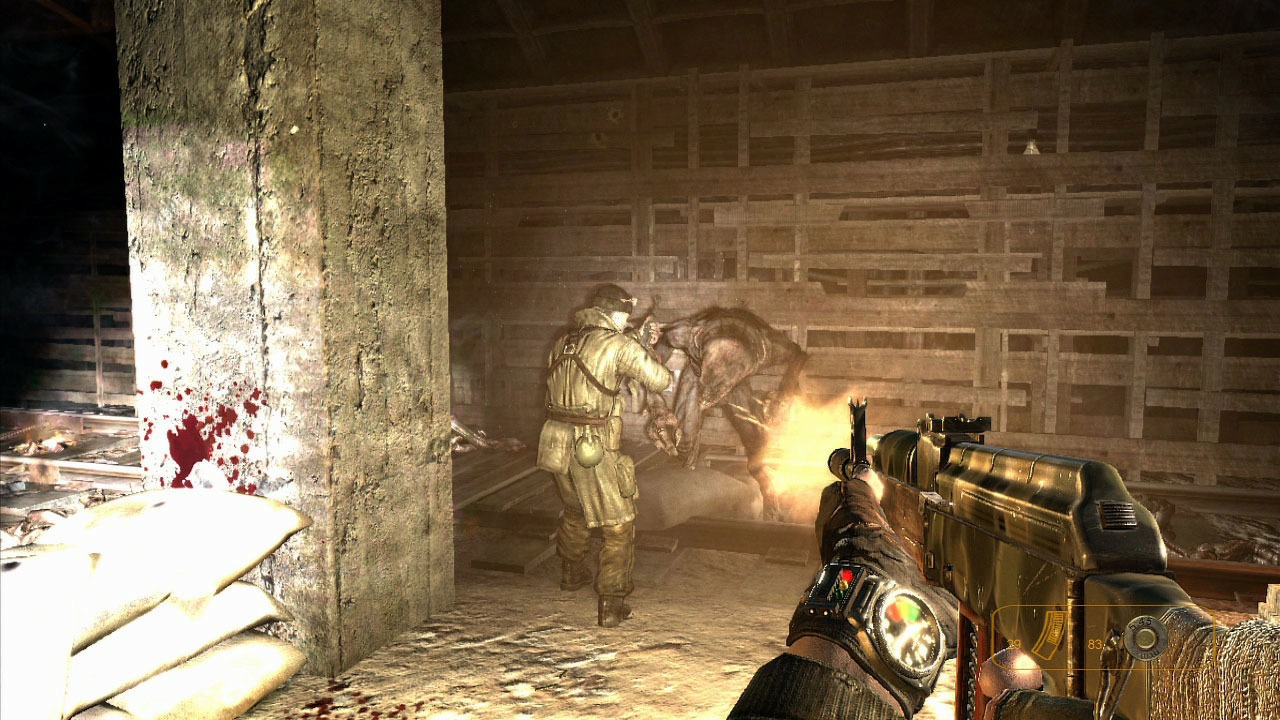
Task: Click the muzzle flash burst
Action: pos(800,440)
